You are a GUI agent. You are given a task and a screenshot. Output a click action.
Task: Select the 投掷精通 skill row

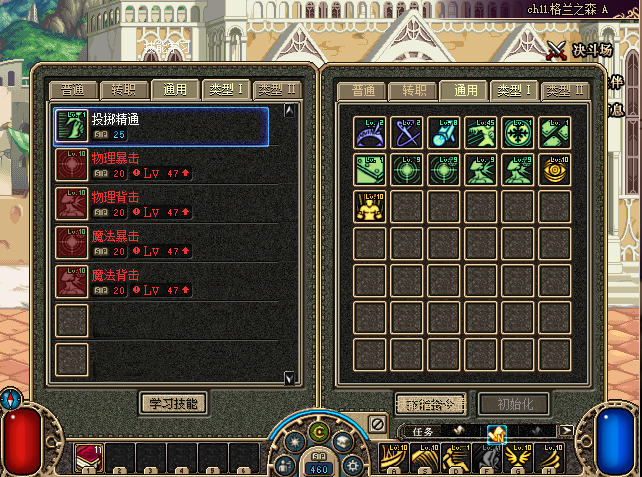pos(161,126)
